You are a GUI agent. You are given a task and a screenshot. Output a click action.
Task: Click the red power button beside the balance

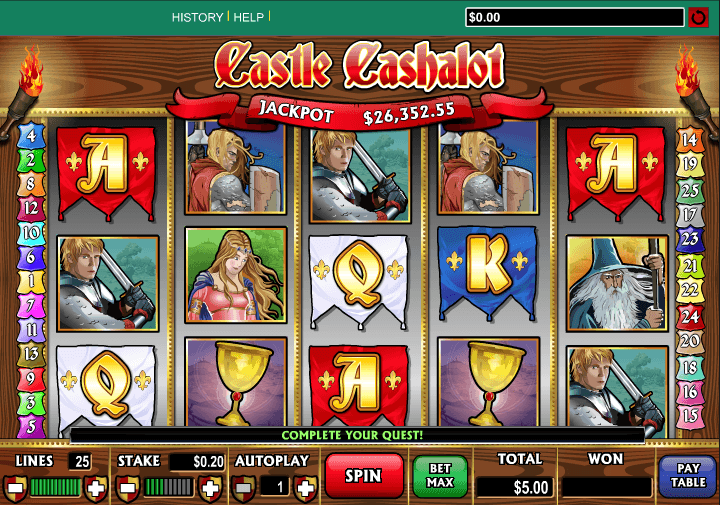699,17
